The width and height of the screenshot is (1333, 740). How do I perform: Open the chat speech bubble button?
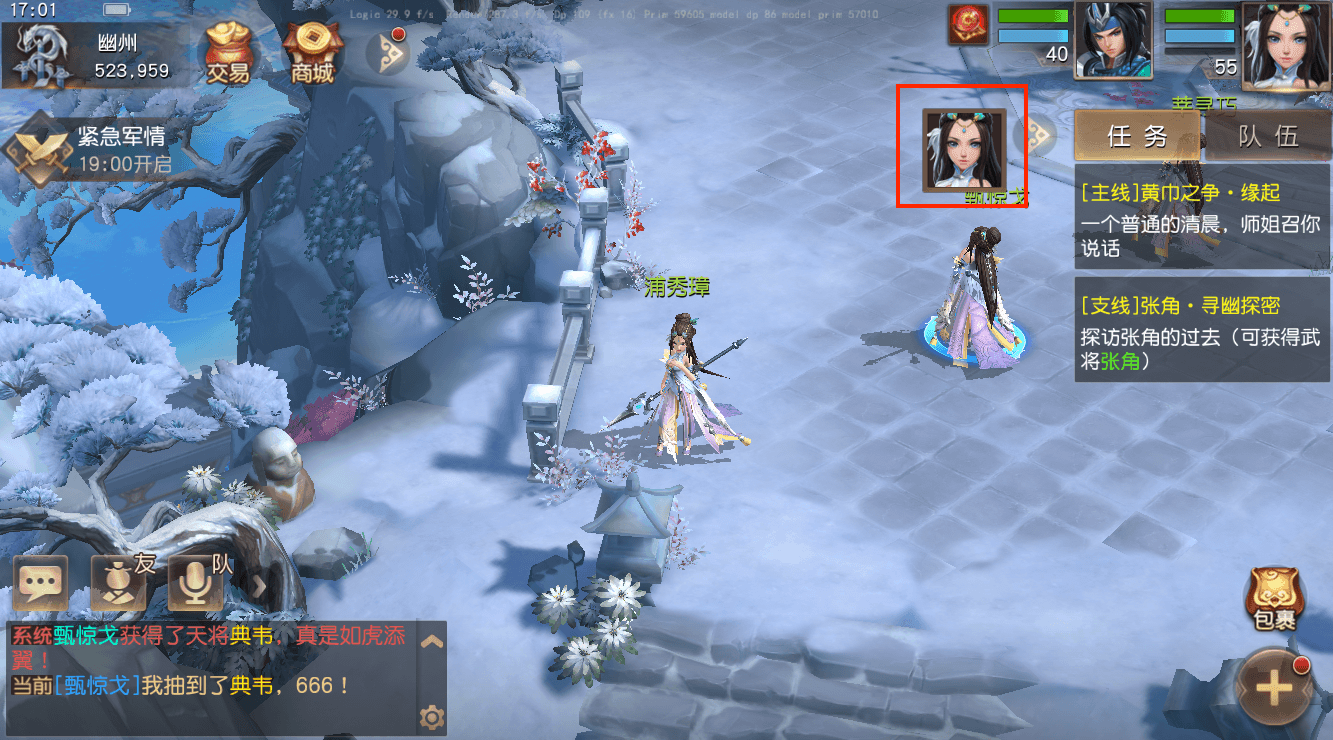pyautogui.click(x=41, y=583)
